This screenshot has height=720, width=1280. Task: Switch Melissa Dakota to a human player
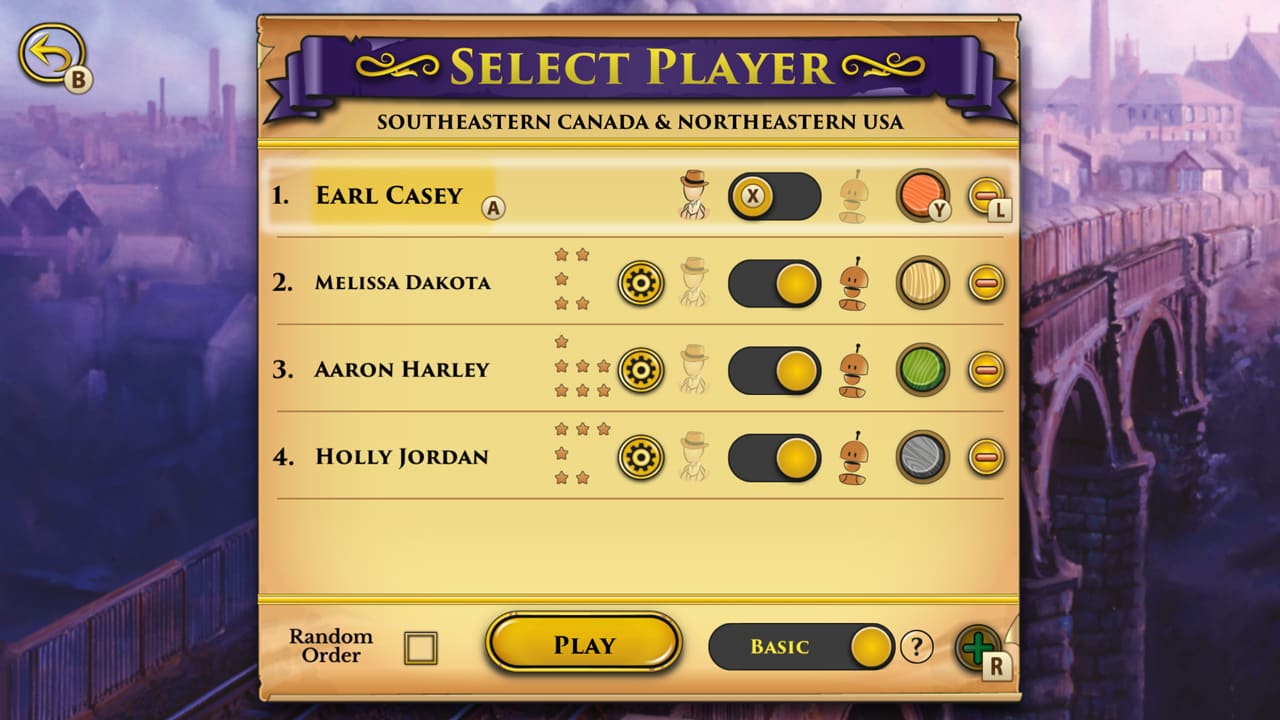click(775, 283)
